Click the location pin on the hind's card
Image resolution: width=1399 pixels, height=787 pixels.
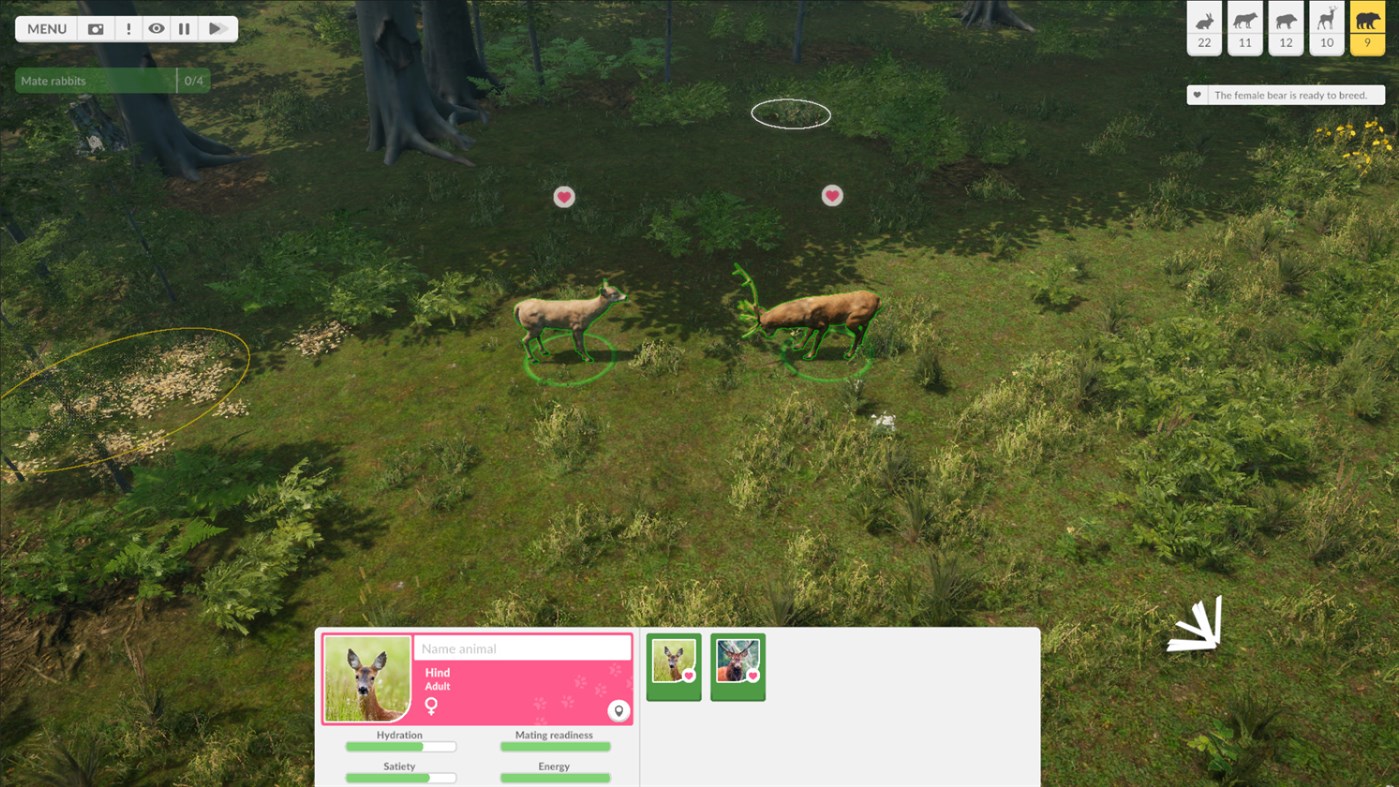click(x=619, y=709)
